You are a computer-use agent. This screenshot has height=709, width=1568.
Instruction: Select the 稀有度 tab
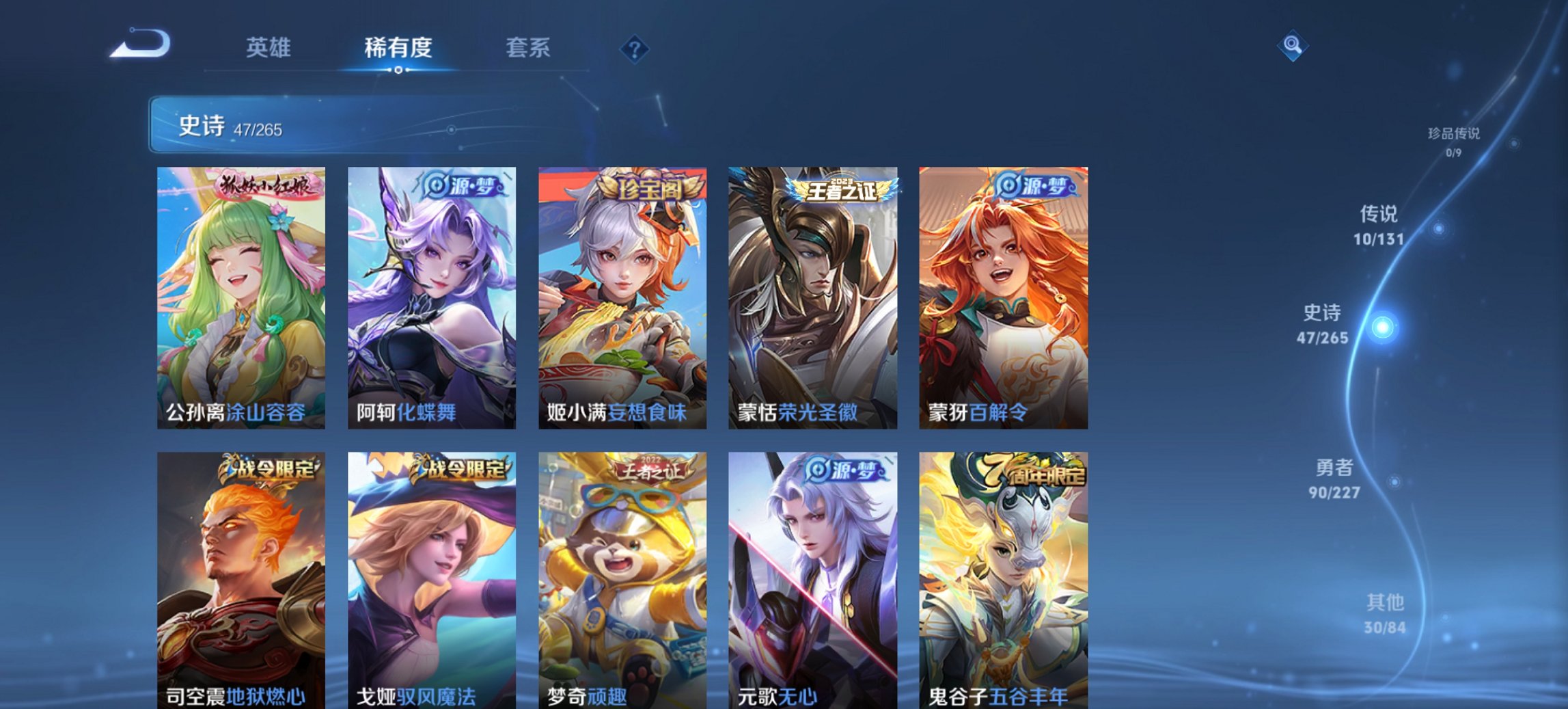tap(399, 48)
